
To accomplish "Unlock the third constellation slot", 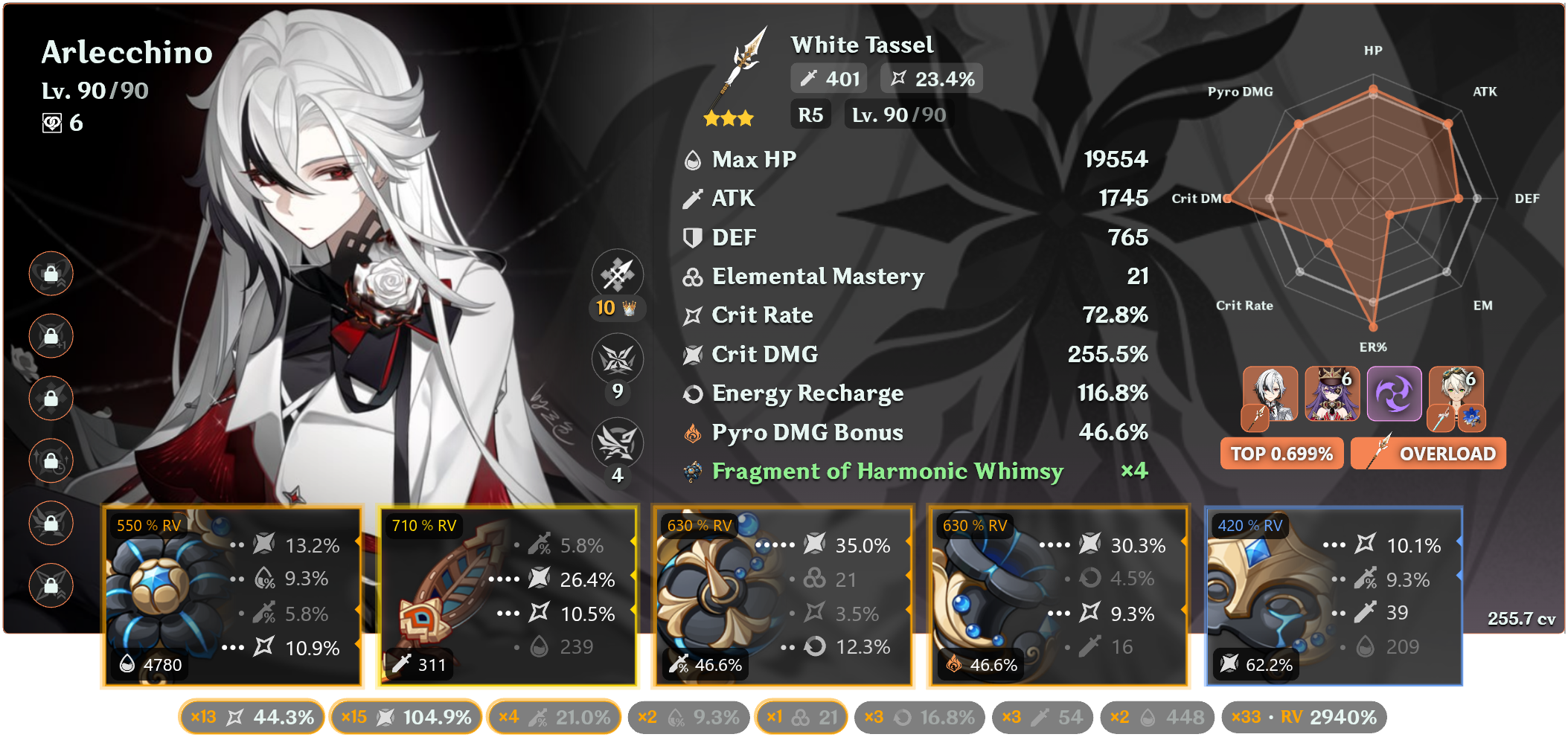I will pos(51,398).
